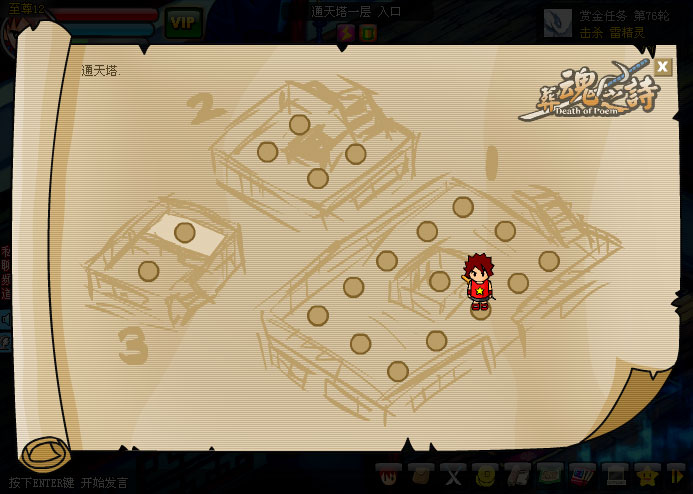Open the bounty quest tracker icon

[x=558, y=22]
